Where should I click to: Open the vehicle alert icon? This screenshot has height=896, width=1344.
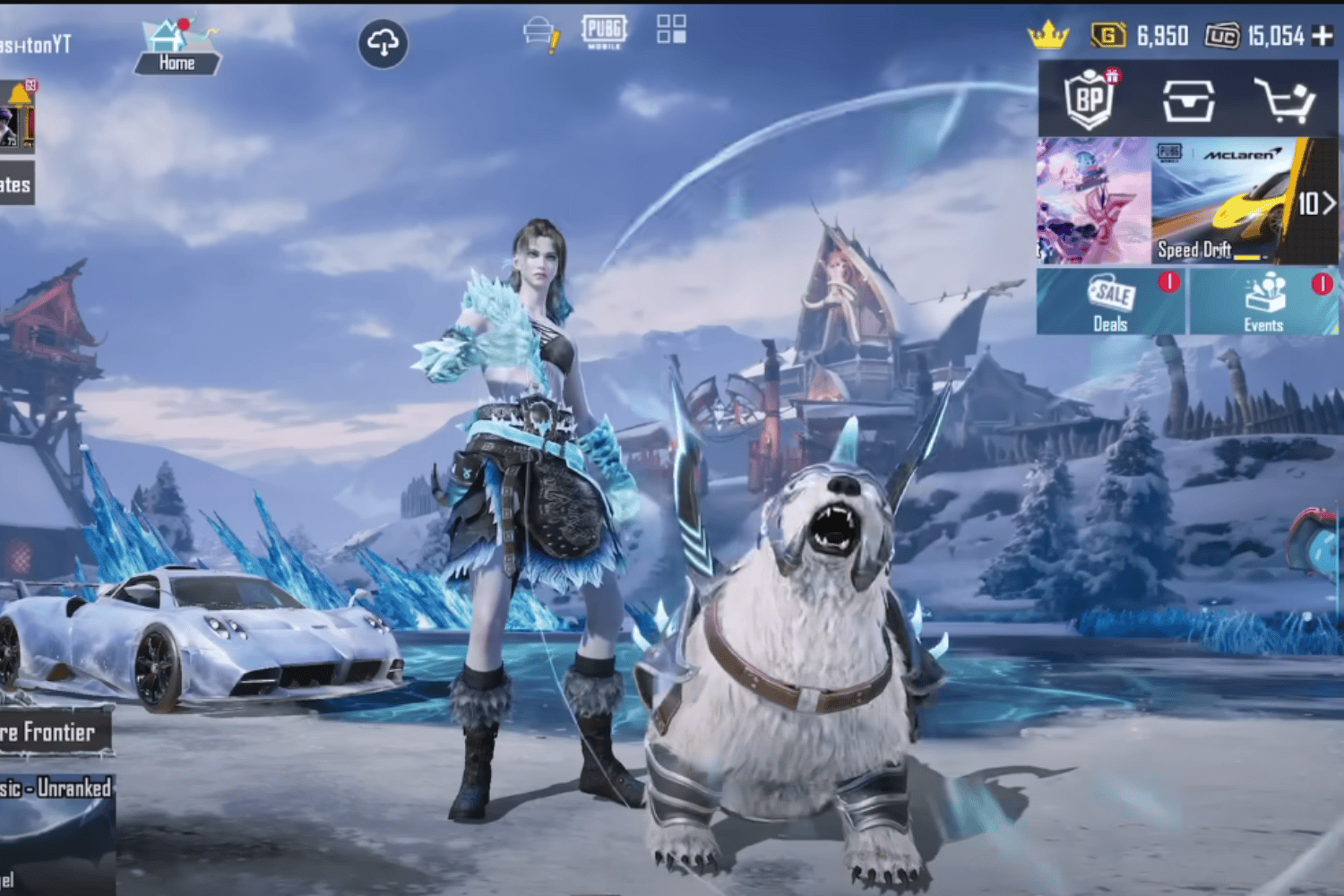click(x=540, y=34)
